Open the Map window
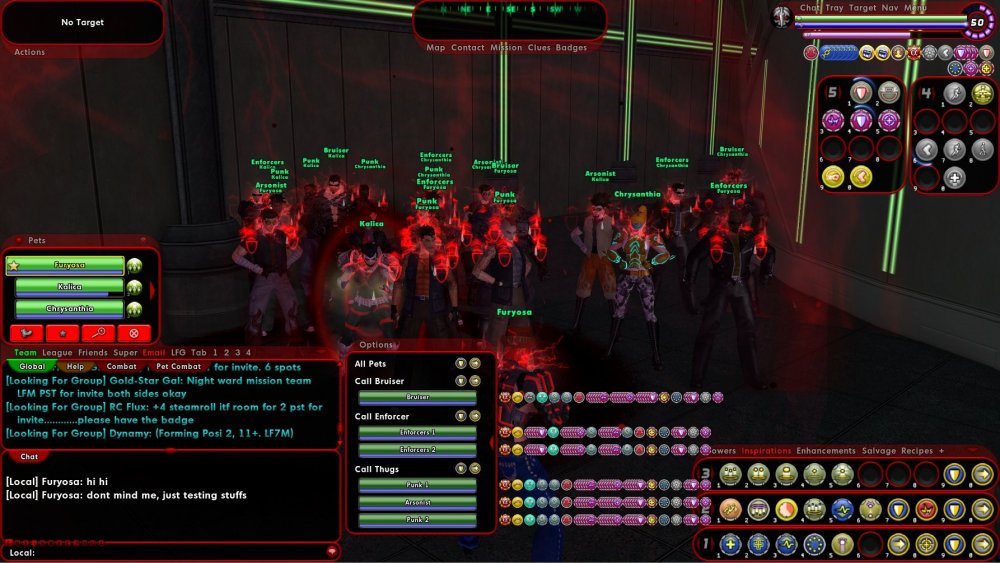1000x563 pixels. coord(436,48)
